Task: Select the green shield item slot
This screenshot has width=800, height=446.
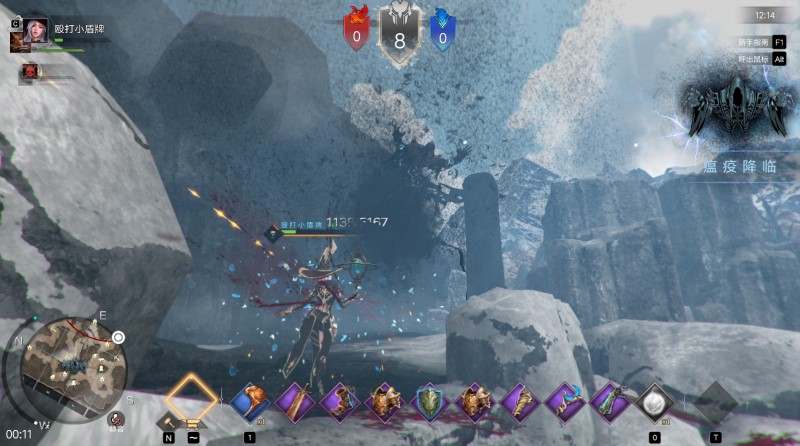Action: coord(429,402)
